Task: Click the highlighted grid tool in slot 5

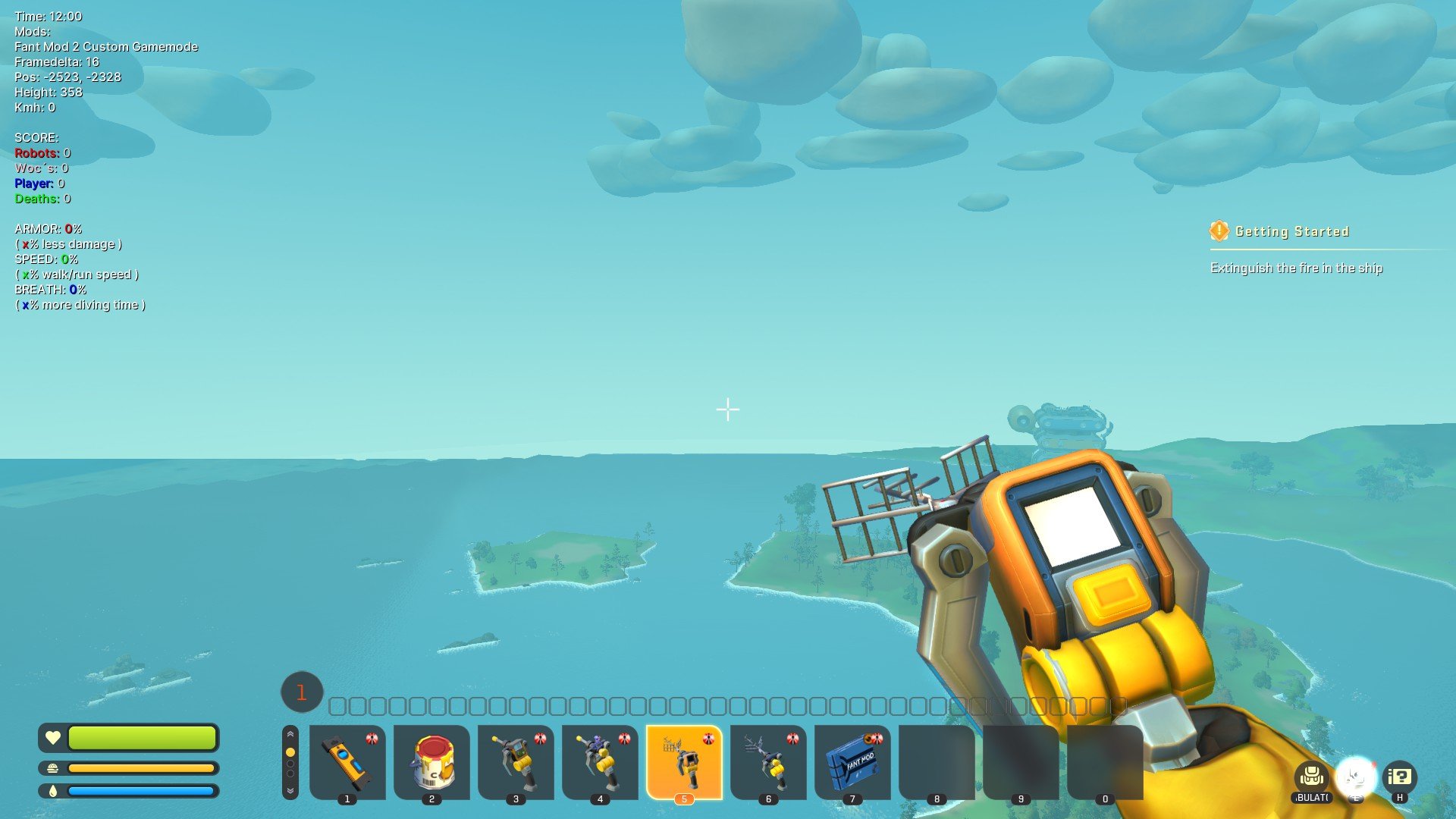Action: [684, 761]
